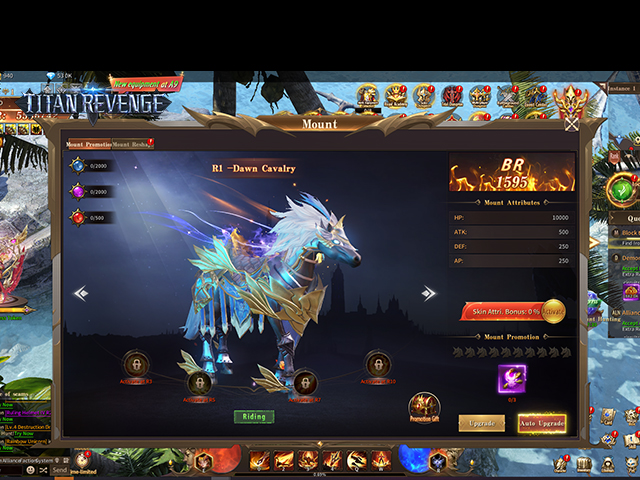Open the Promotion Gift icon
This screenshot has height=480, width=640.
425,406
